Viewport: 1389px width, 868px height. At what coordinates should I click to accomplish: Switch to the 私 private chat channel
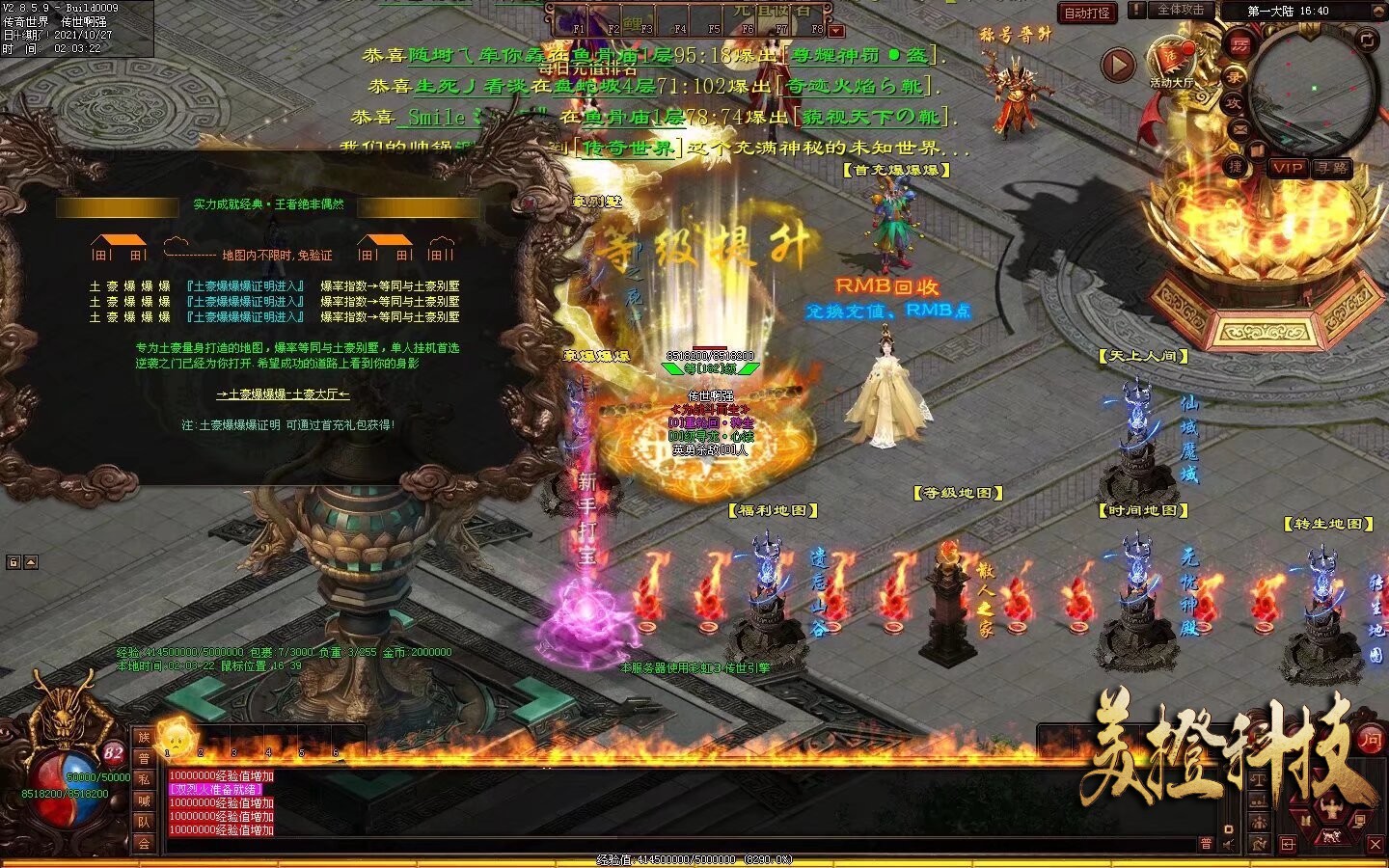144,779
